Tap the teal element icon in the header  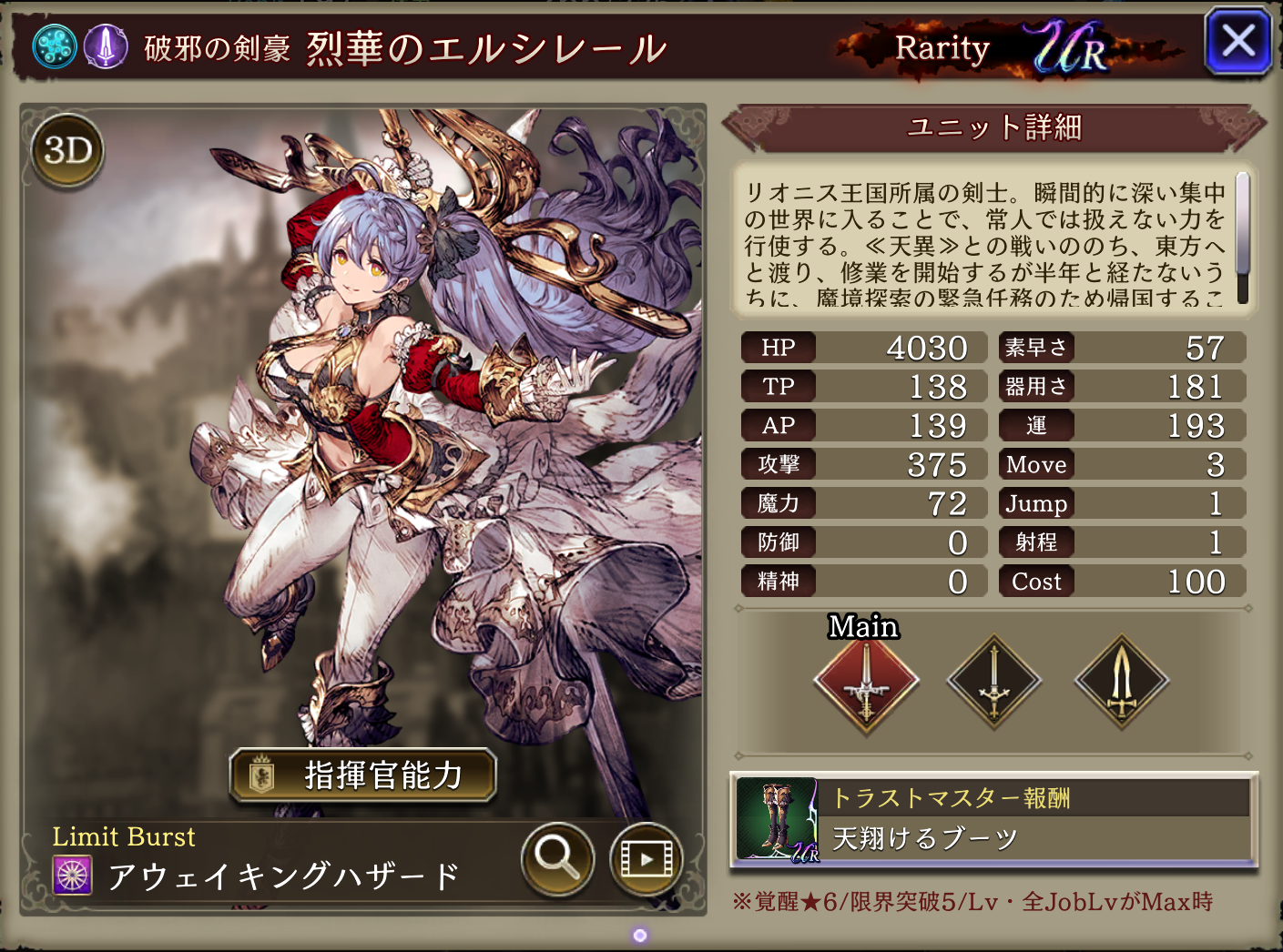point(55,46)
